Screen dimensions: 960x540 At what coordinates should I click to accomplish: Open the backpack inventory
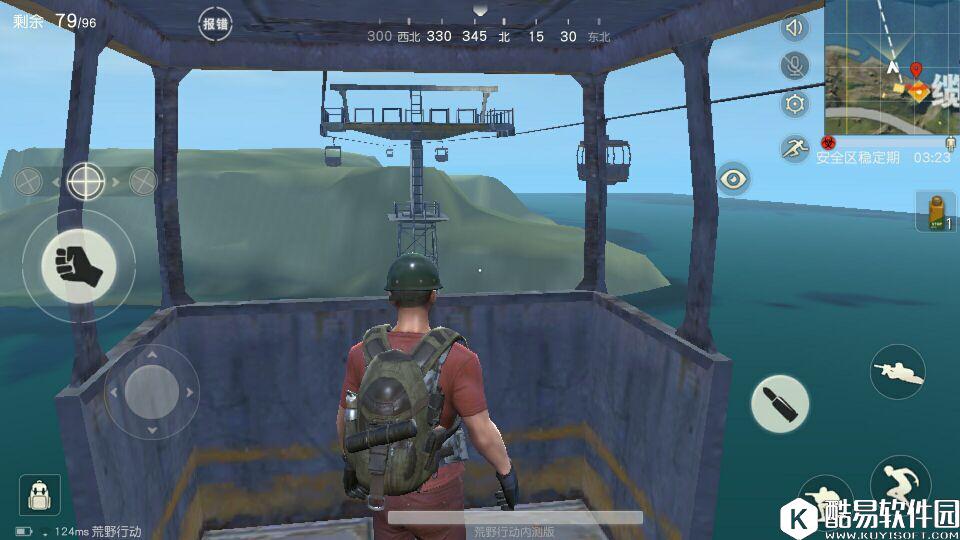coord(39,495)
